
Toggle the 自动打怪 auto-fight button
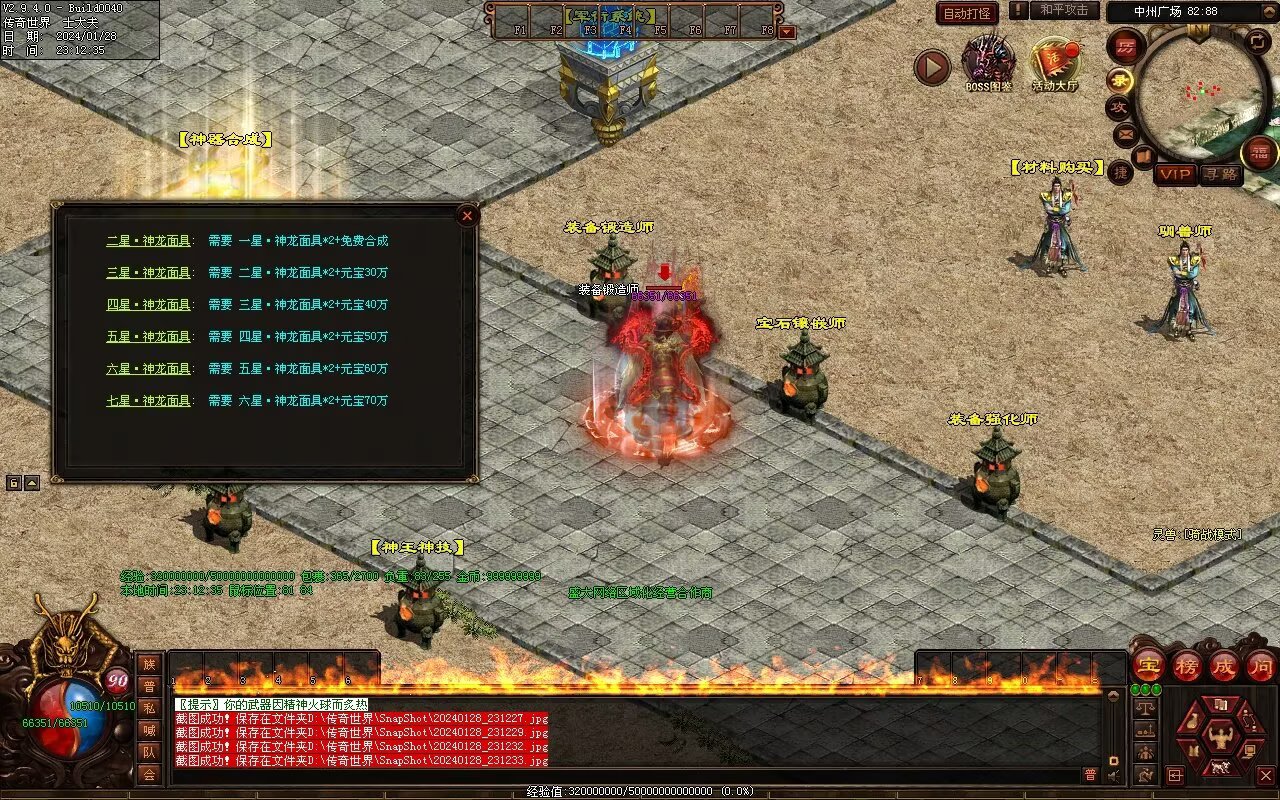(x=967, y=13)
